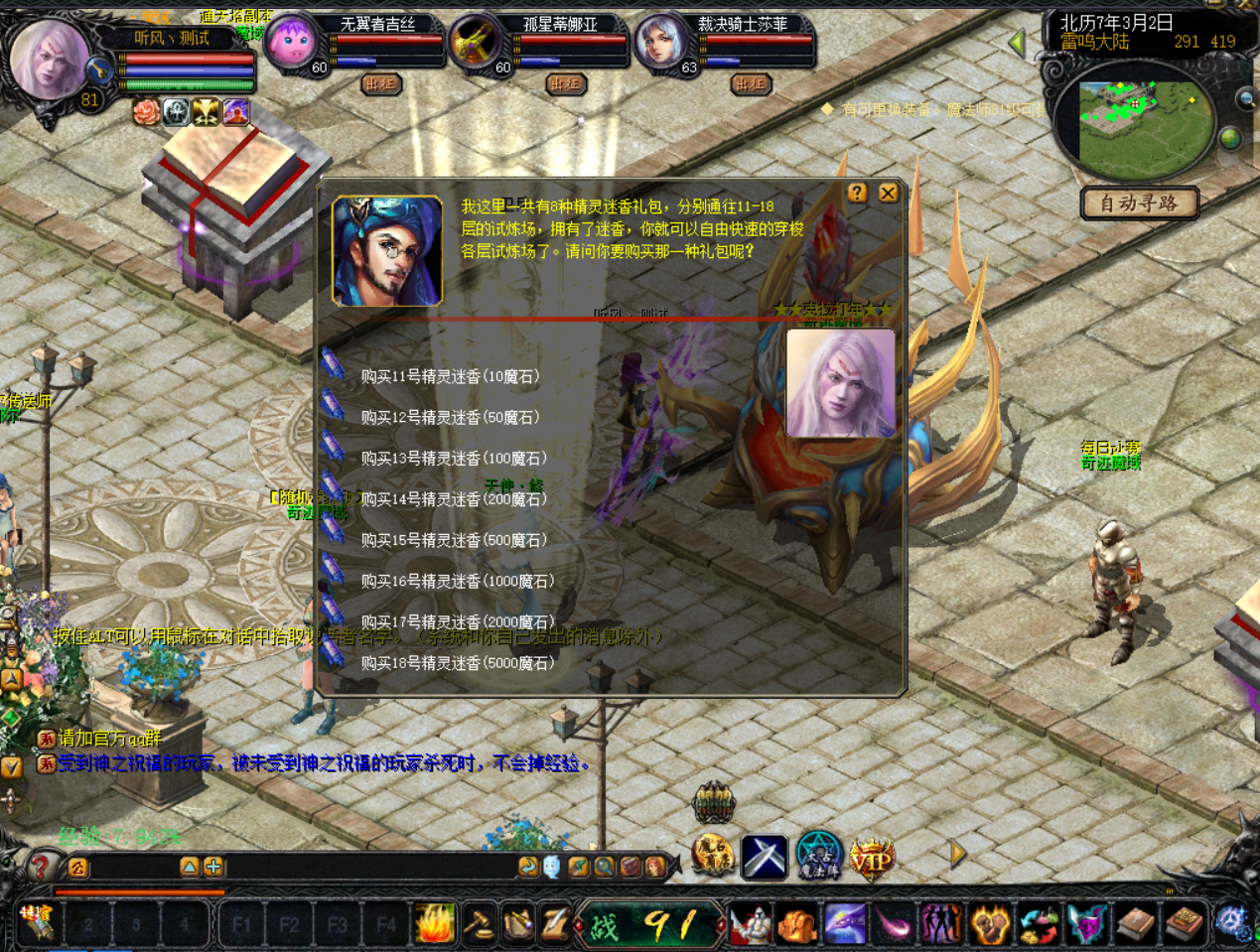Open the player's own portrait at top left
The height and width of the screenshot is (952, 1260).
48,58
